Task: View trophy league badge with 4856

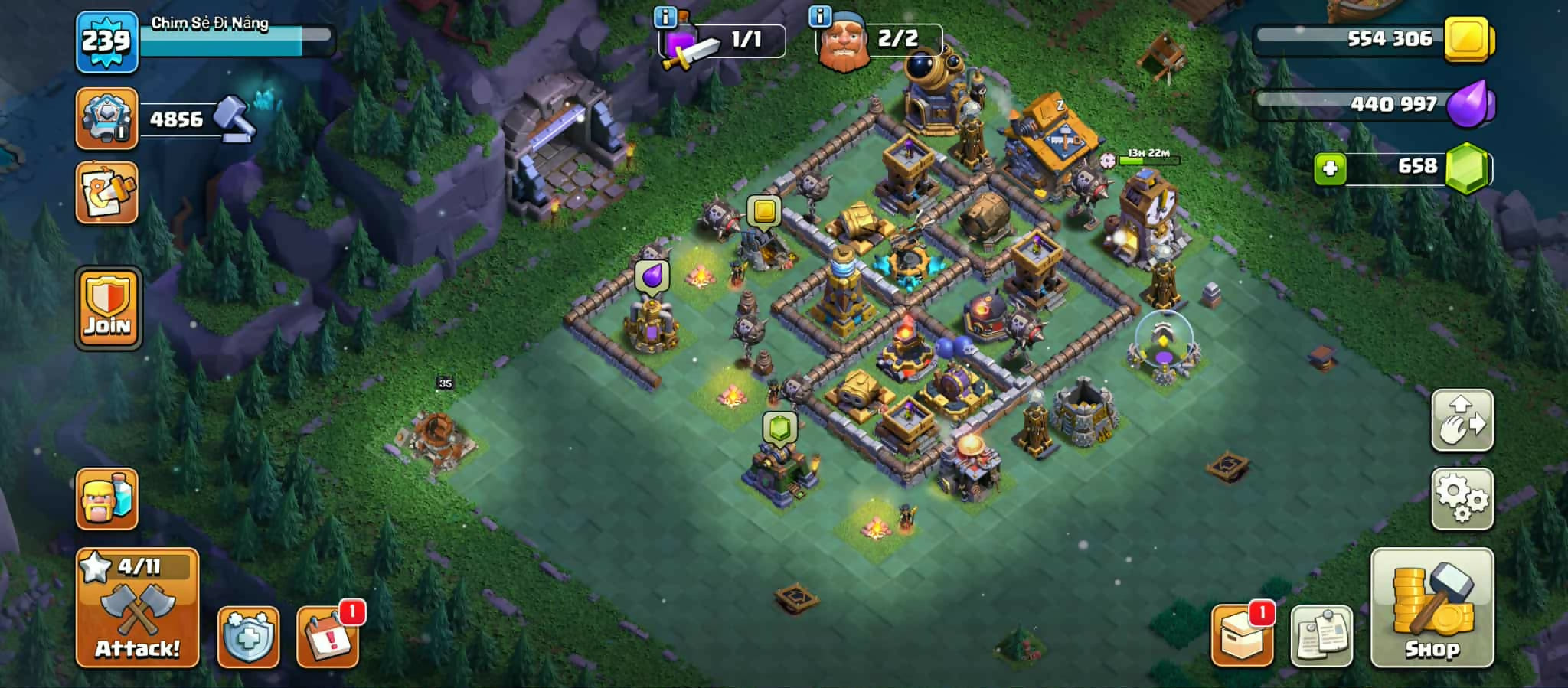Action: 107,119
